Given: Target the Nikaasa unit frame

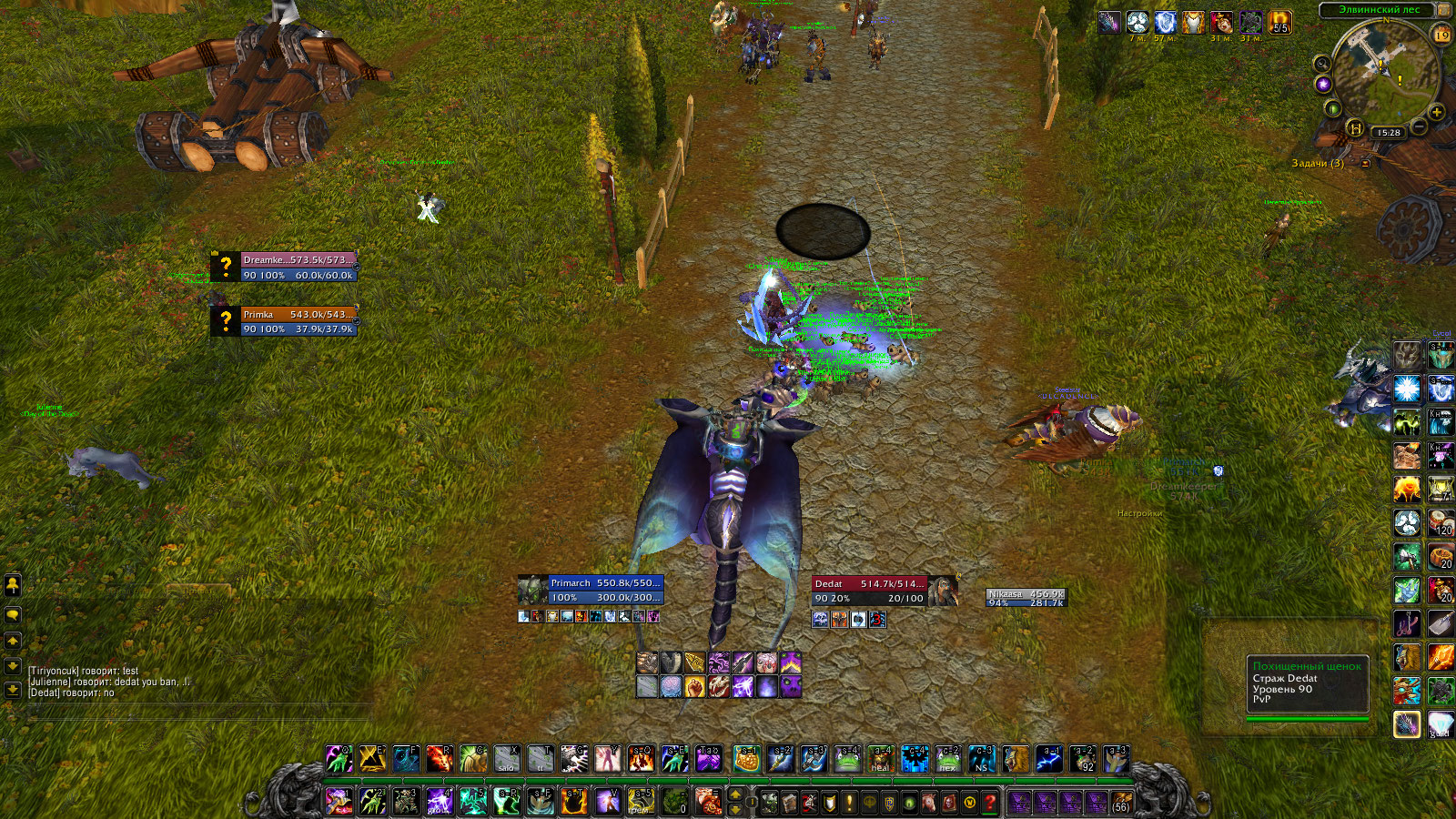Looking at the screenshot, I should pyautogui.click(x=1026, y=598).
